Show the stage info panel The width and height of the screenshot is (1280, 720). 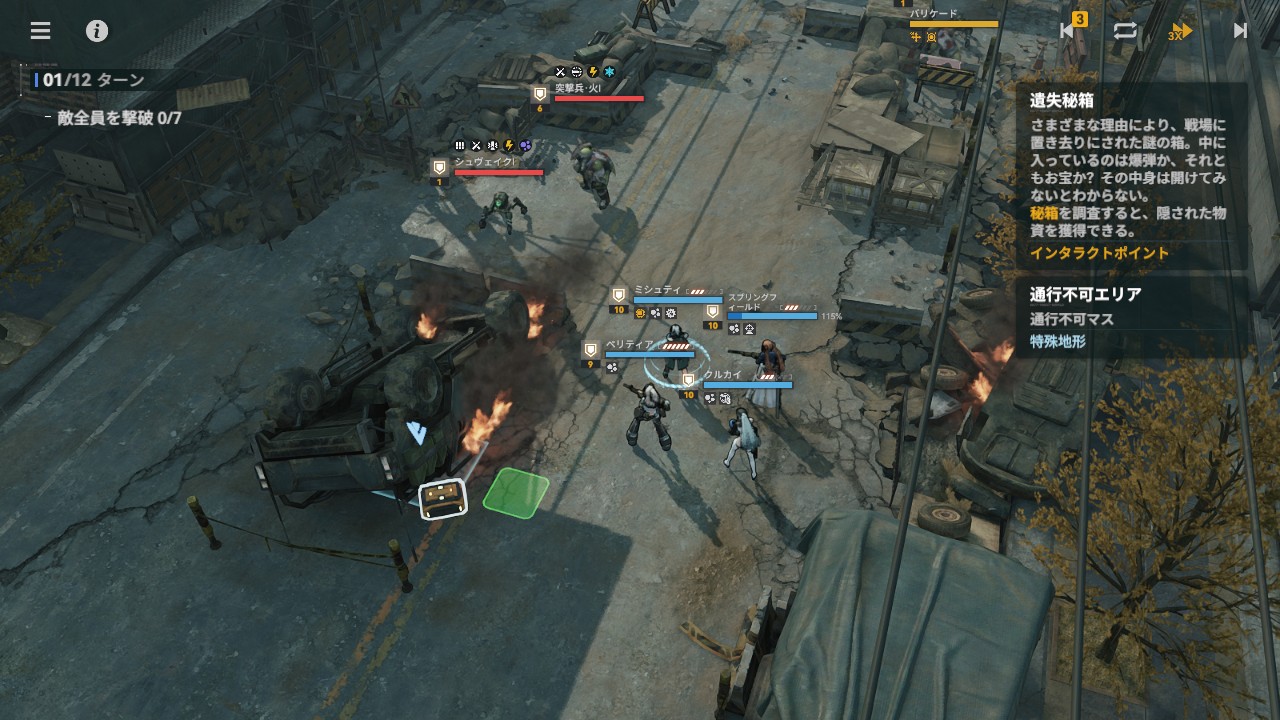[97, 30]
